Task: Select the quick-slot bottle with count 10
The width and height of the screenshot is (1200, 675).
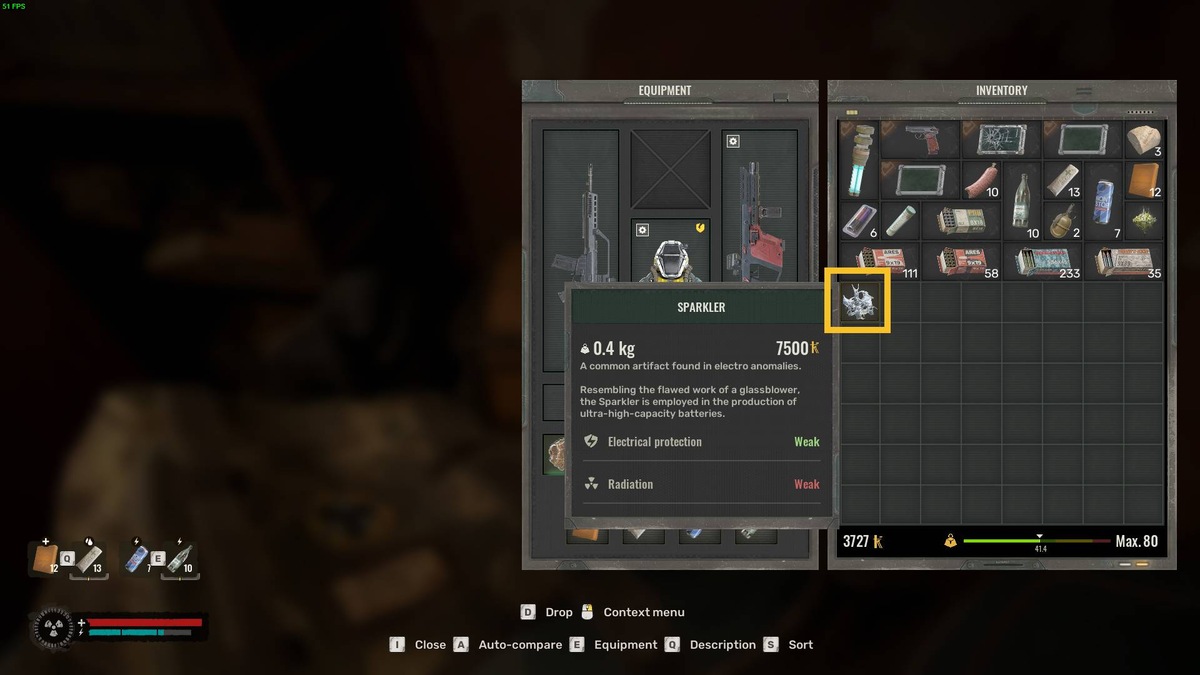Action: point(179,558)
